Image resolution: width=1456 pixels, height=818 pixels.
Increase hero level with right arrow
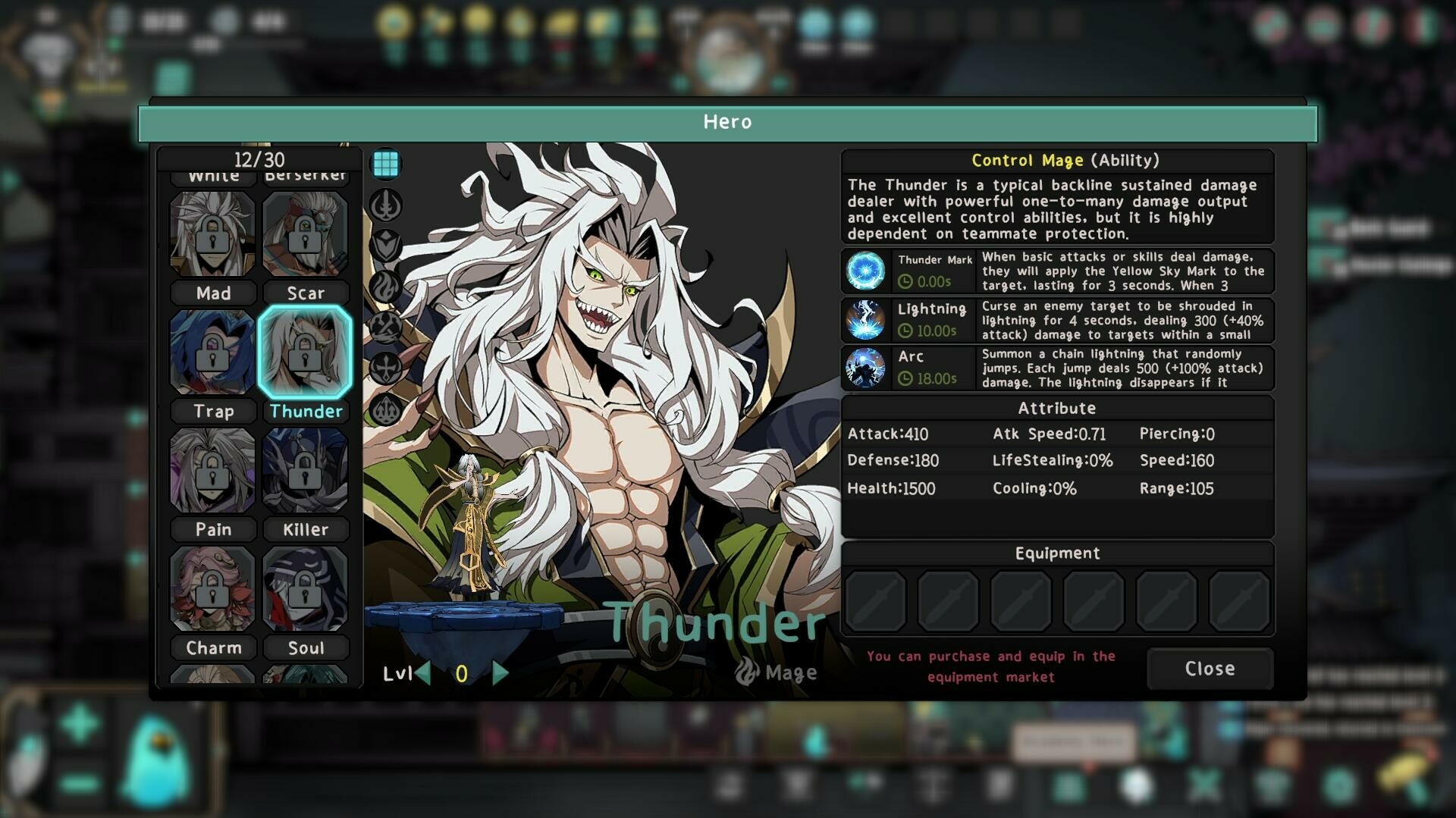coord(500,672)
